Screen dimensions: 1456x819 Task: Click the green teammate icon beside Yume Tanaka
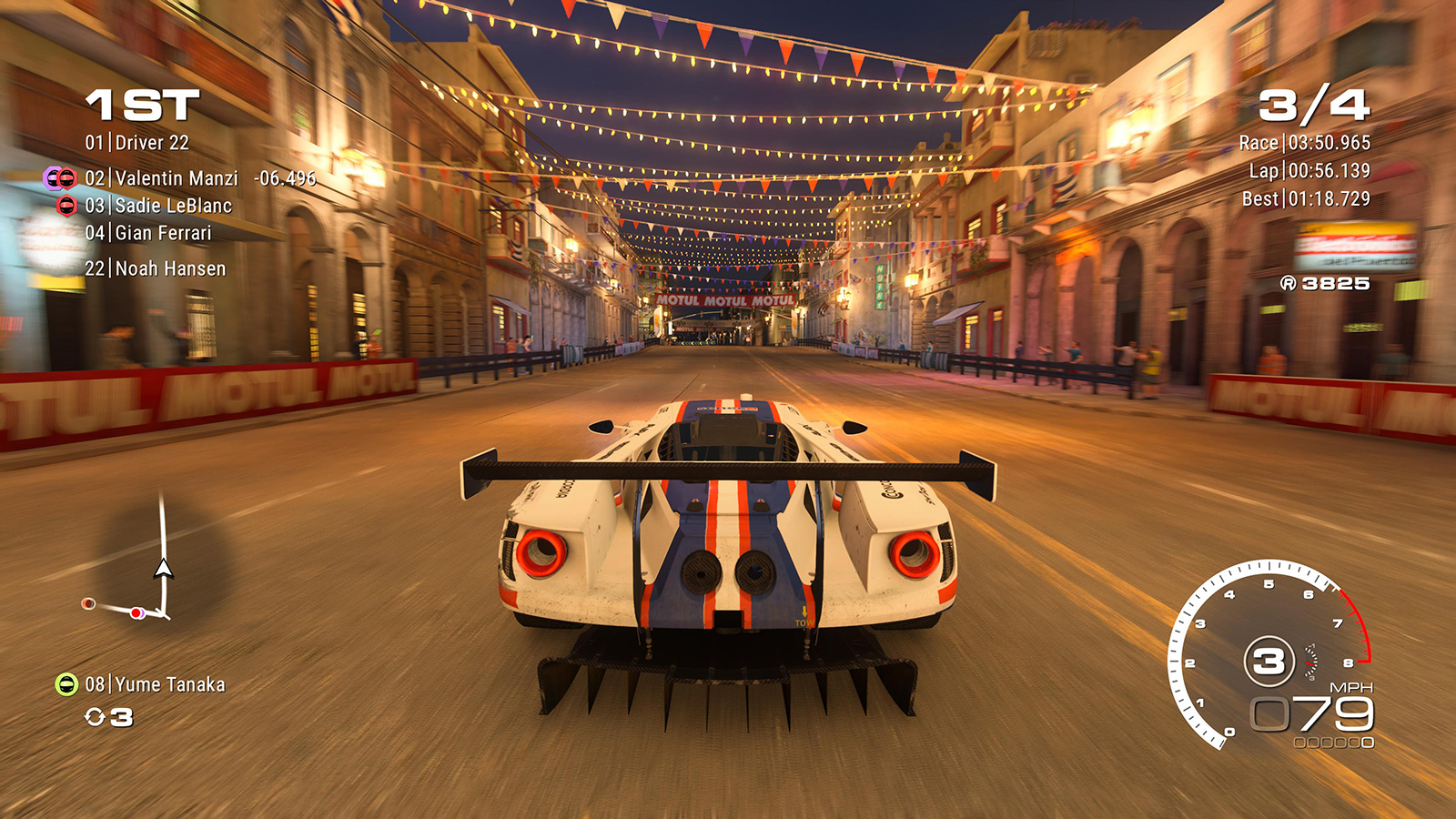66,684
